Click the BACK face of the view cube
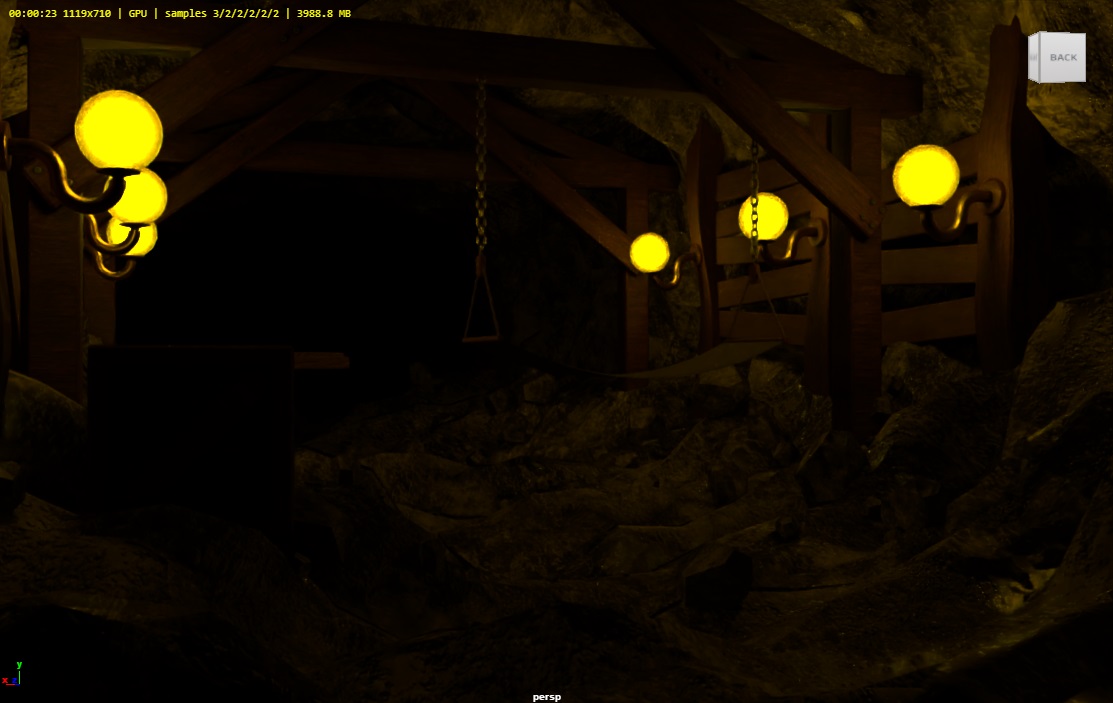Image resolution: width=1113 pixels, height=703 pixels. tap(1063, 58)
